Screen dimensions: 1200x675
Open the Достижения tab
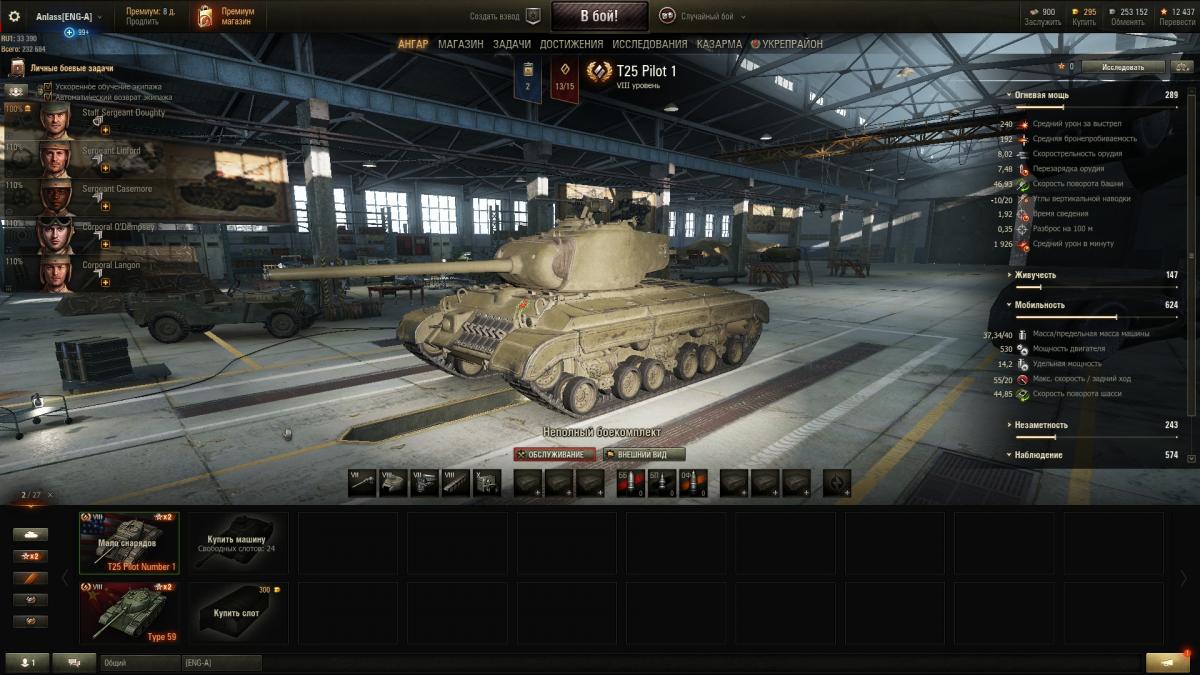coord(571,44)
